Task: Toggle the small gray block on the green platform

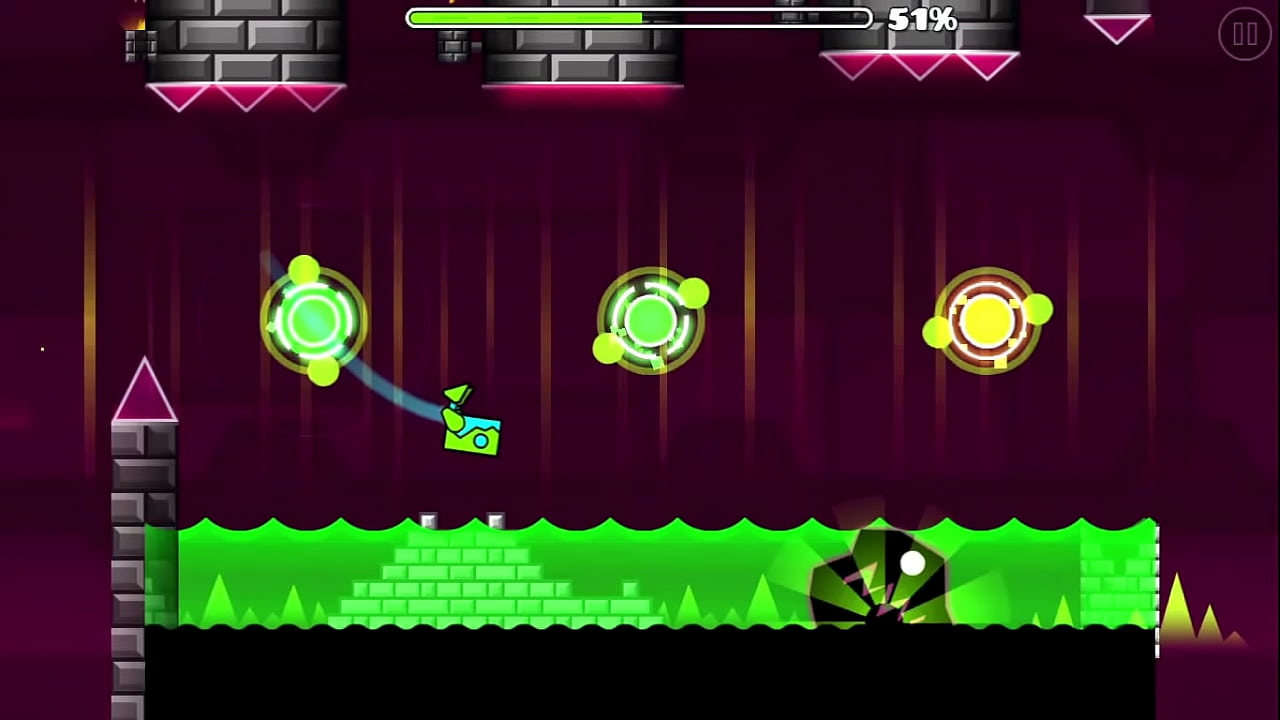Action: click(x=428, y=518)
